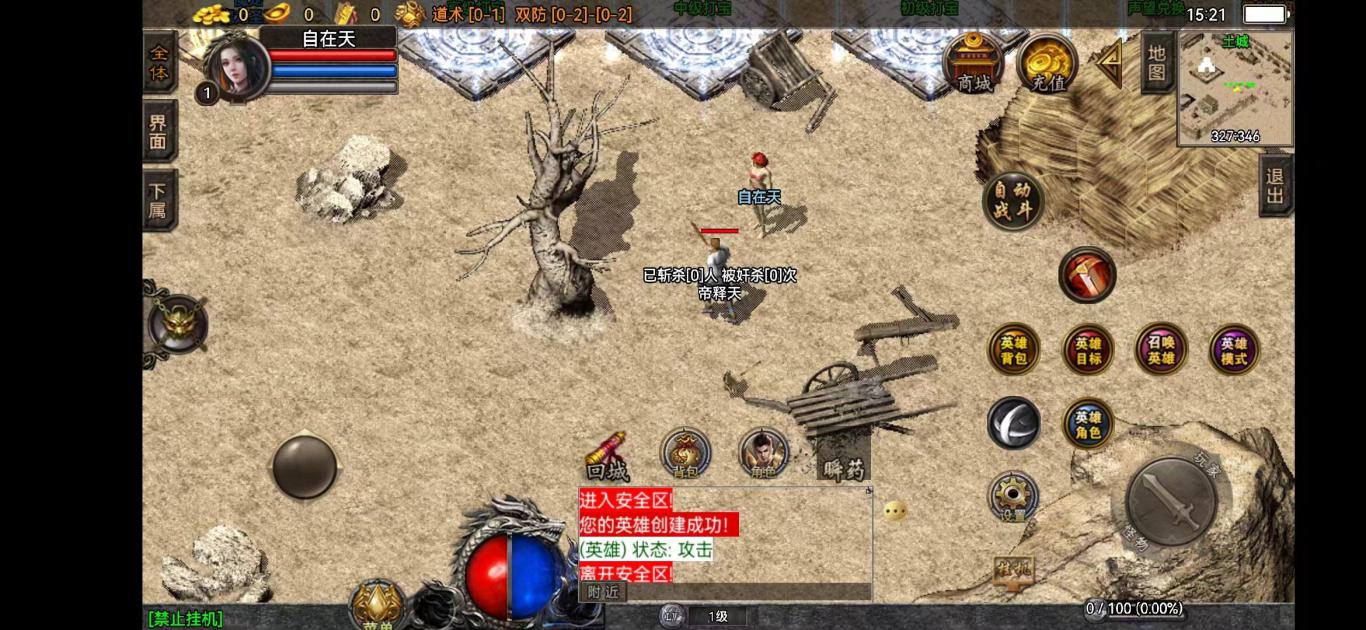Image resolution: width=1366 pixels, height=630 pixels.
Task: Select the 界面 side tab
Action: [x=159, y=131]
